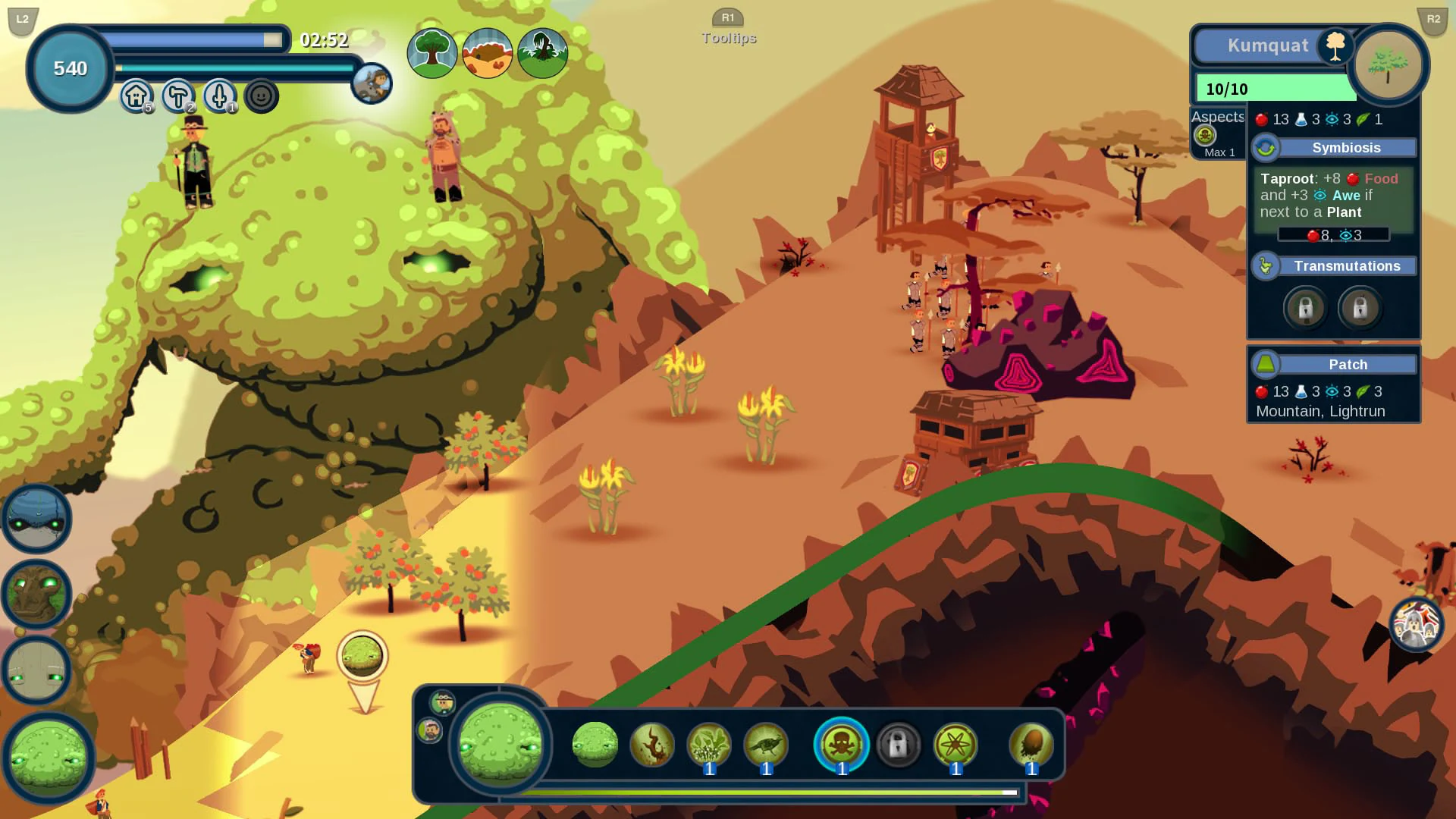Expand the Symbiosis section

tap(1346, 147)
